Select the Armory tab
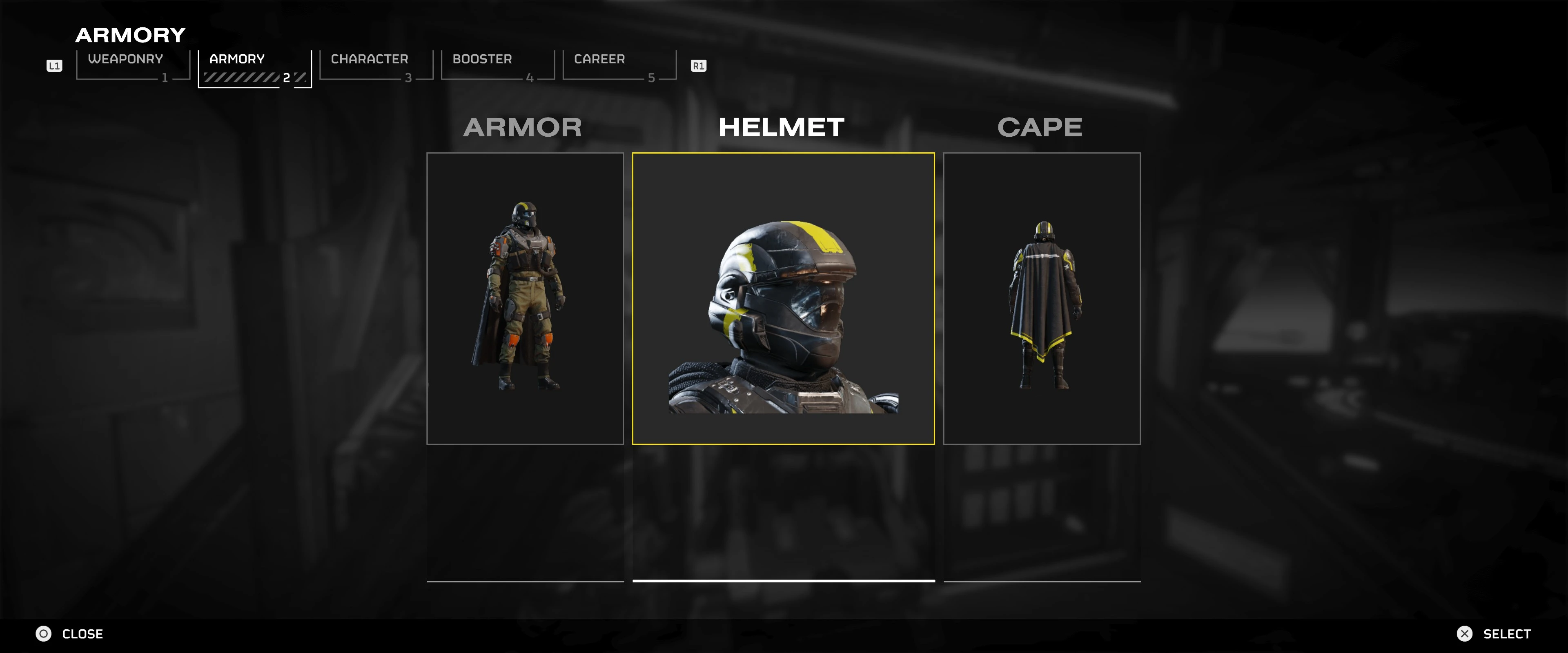Image resolution: width=1568 pixels, height=653 pixels. pos(254,67)
